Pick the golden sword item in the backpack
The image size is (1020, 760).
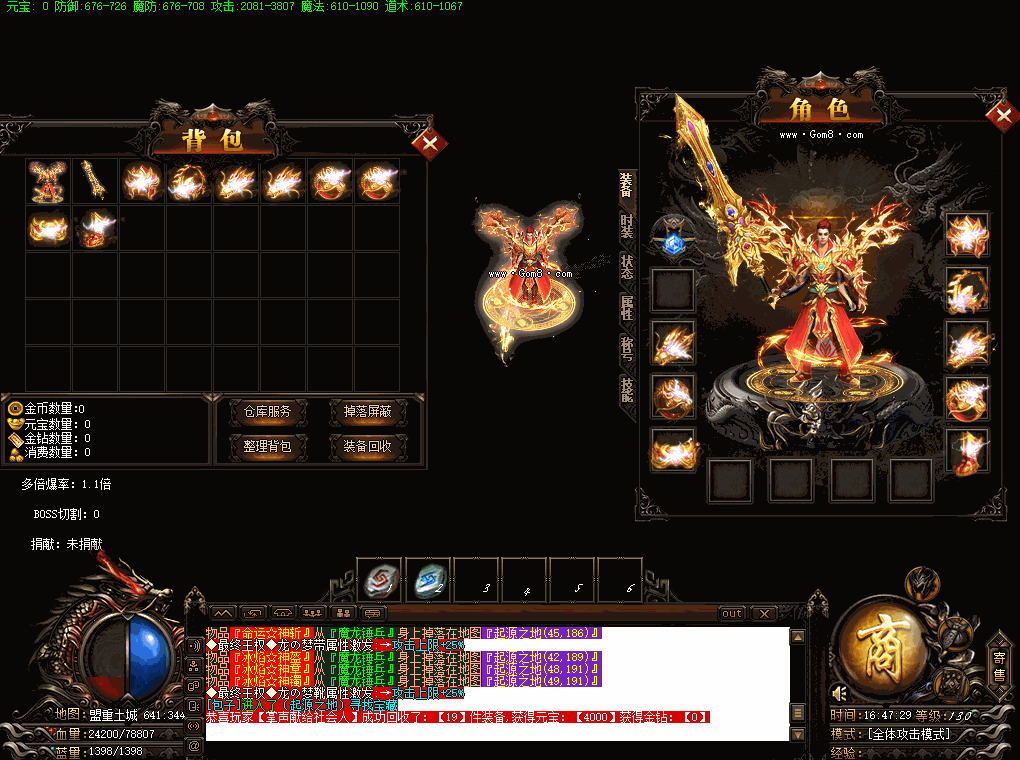[94, 181]
